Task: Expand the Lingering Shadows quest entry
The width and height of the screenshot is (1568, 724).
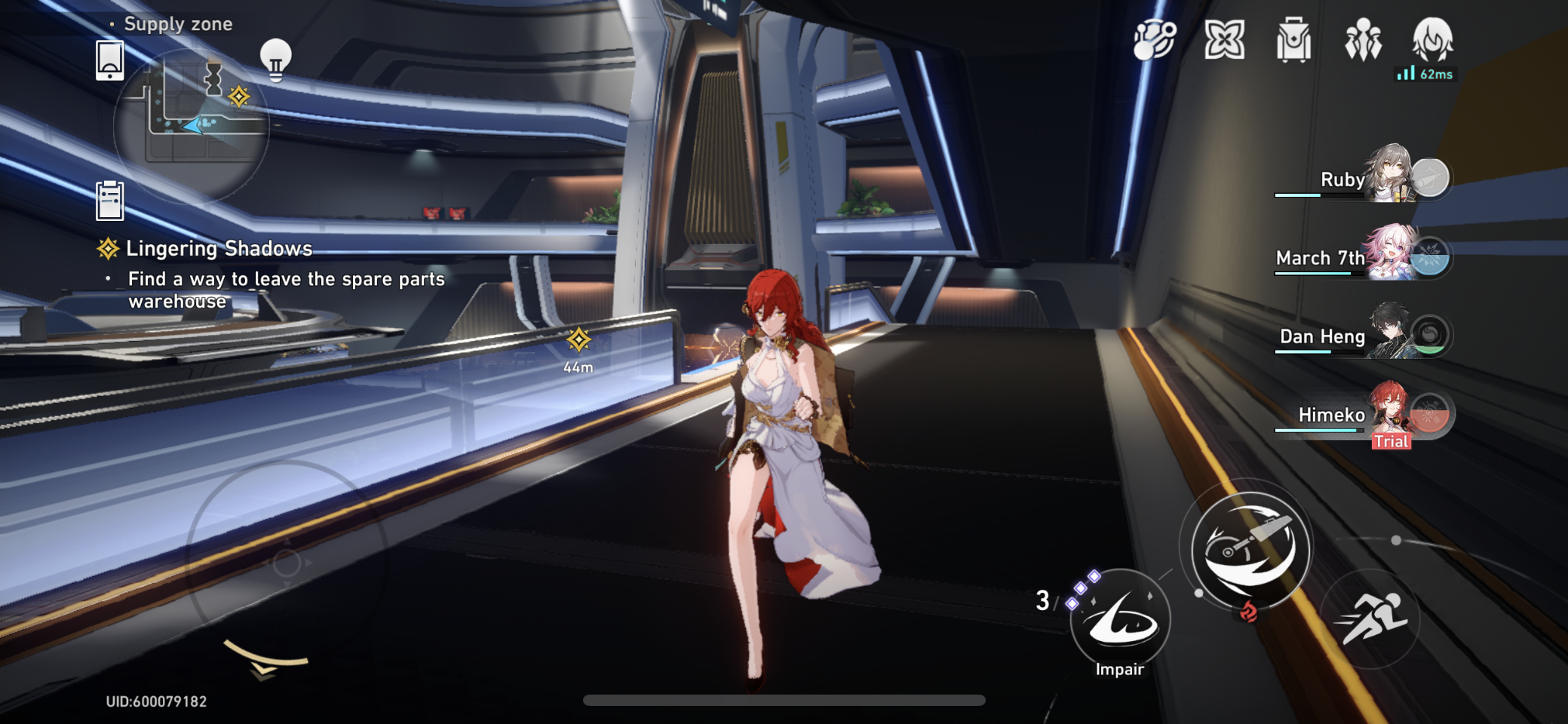Action: [x=219, y=249]
